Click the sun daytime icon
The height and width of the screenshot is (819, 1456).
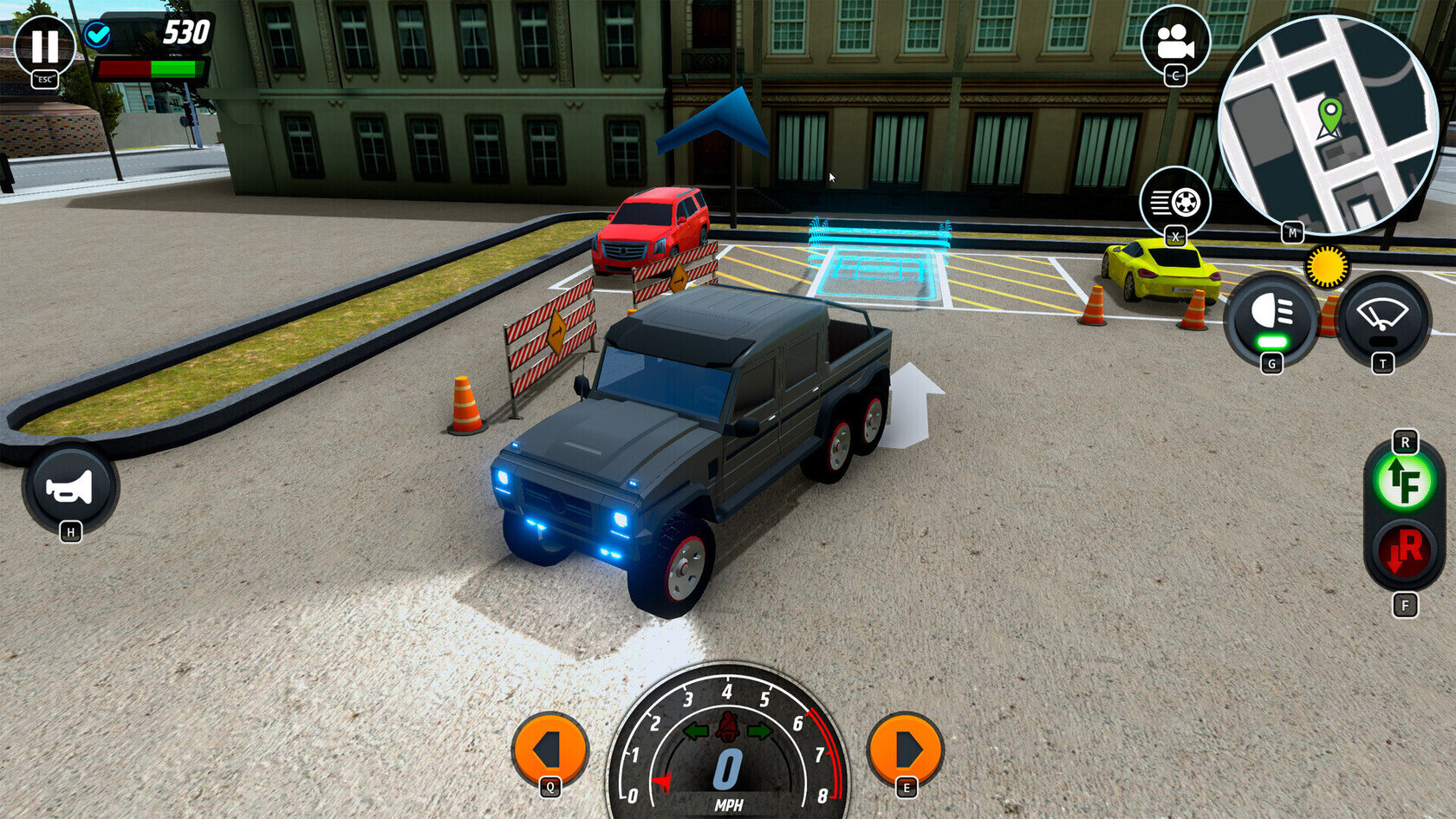click(x=1326, y=266)
